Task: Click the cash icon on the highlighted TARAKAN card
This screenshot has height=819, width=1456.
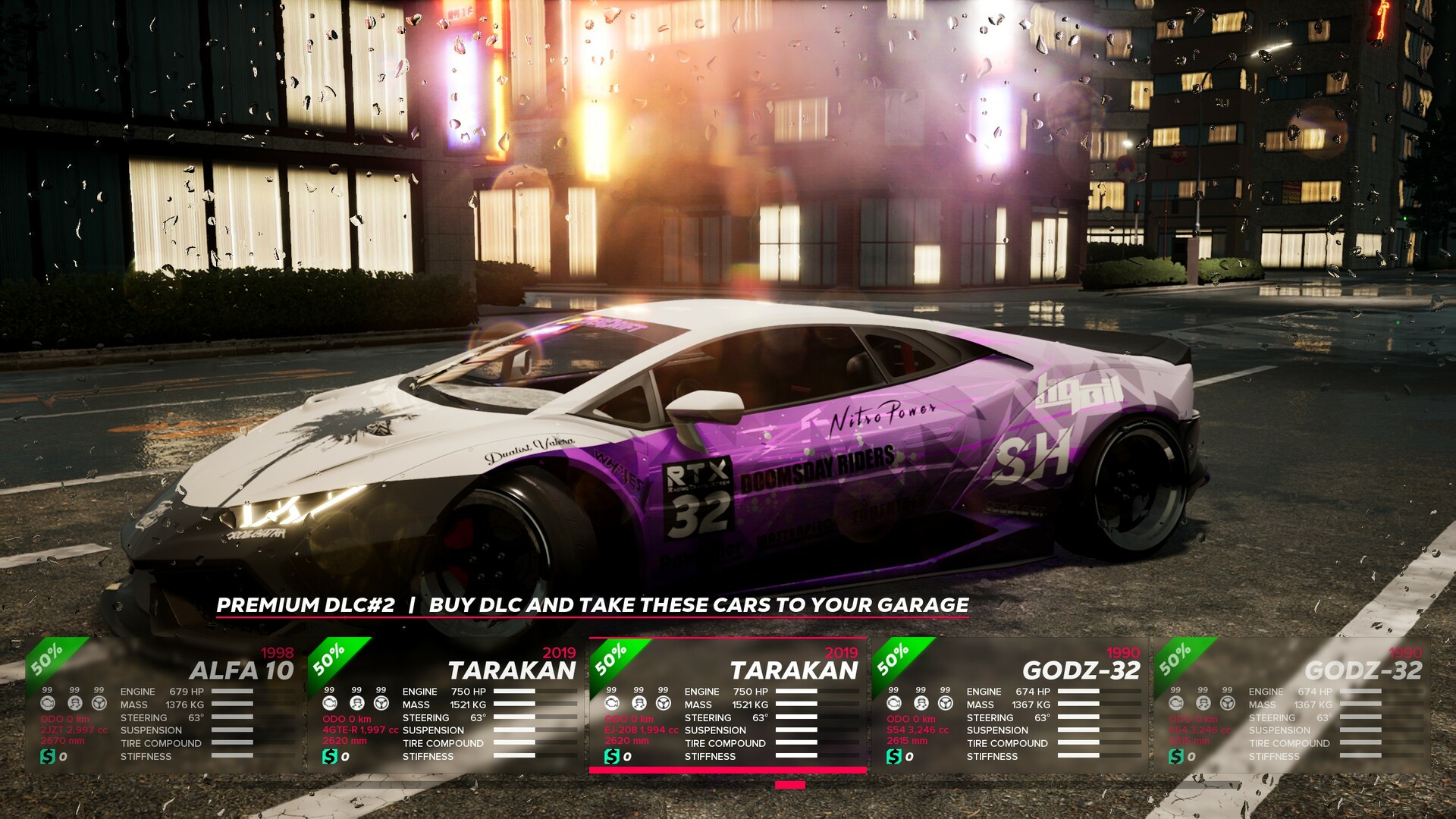Action: pyautogui.click(x=612, y=756)
